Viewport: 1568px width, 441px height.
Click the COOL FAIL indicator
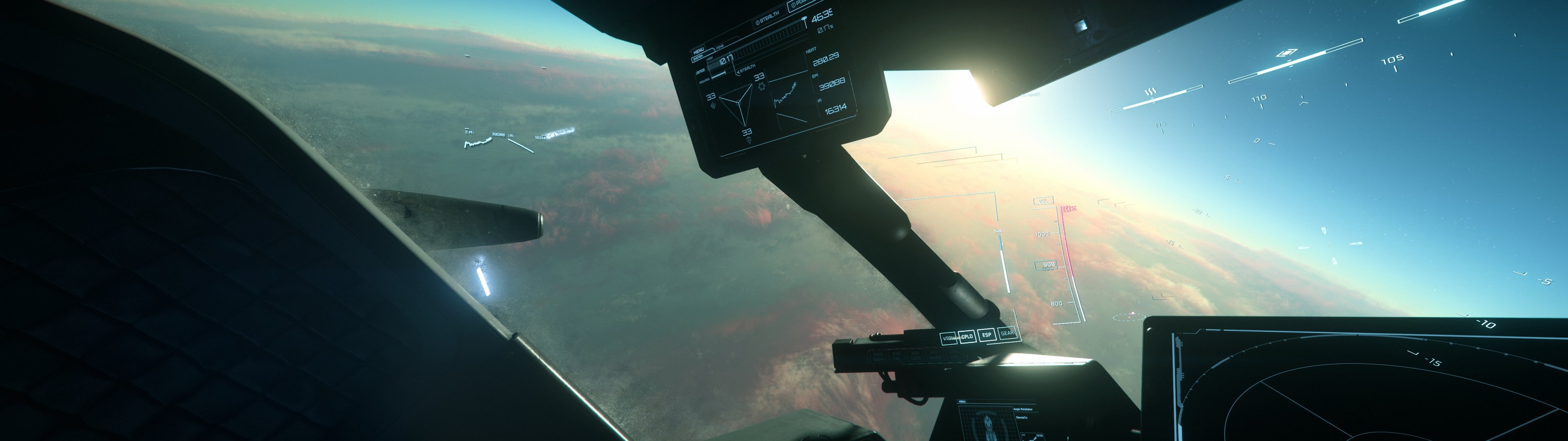click(x=954, y=354)
